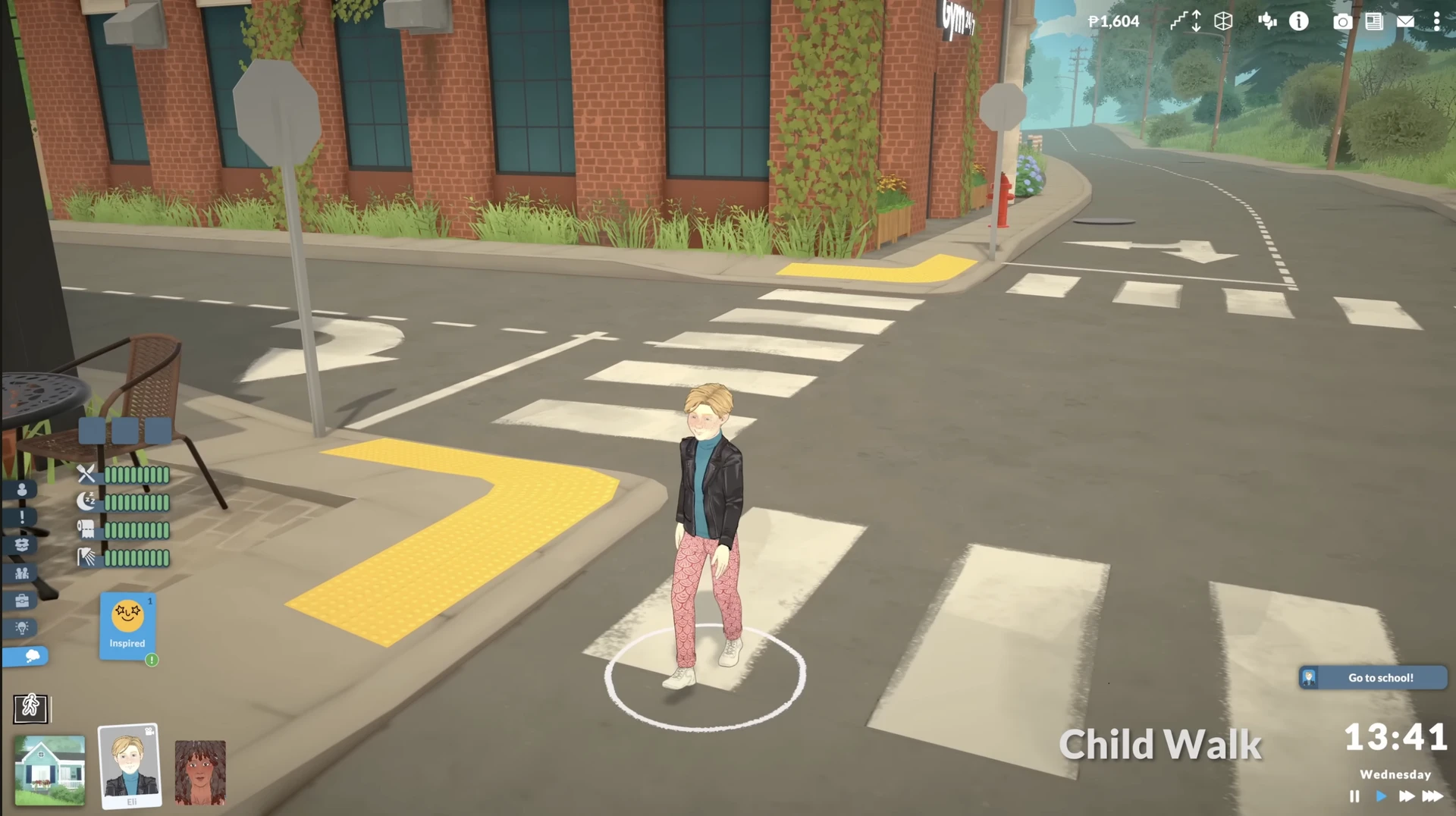The image size is (1456, 816).
Task: Open camera photo mode
Action: tap(1342, 21)
